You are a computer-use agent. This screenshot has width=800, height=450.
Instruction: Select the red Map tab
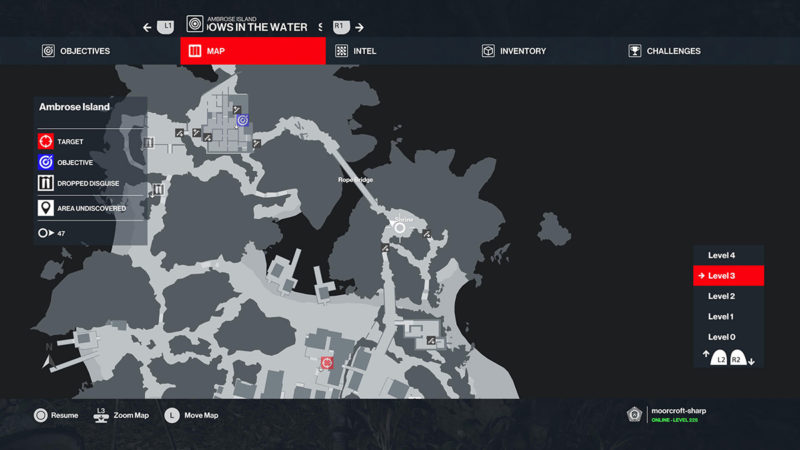coord(252,51)
